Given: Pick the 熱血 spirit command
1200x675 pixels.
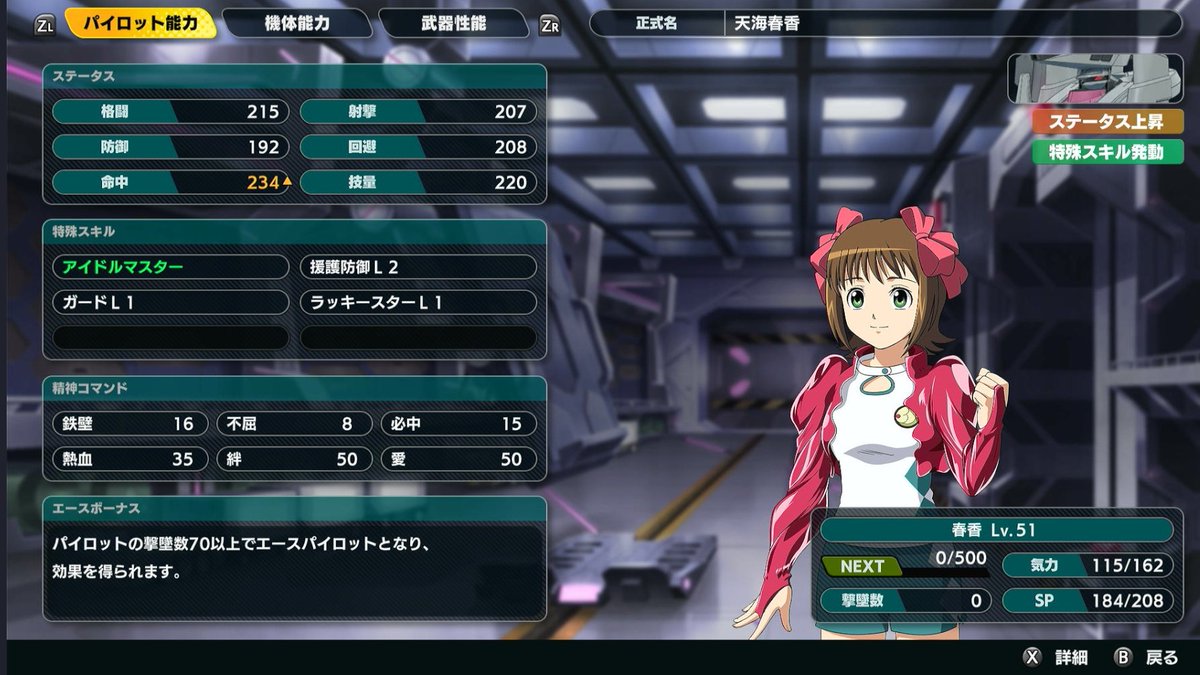Looking at the screenshot, I should [130, 459].
